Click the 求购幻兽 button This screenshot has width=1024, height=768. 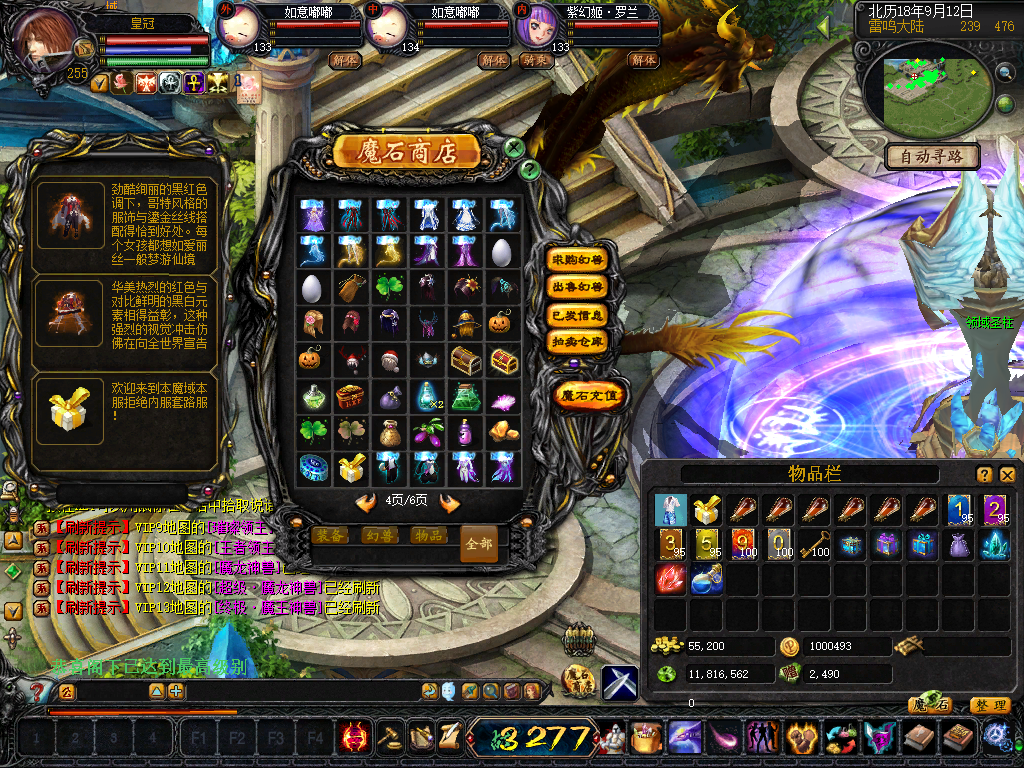click(578, 259)
